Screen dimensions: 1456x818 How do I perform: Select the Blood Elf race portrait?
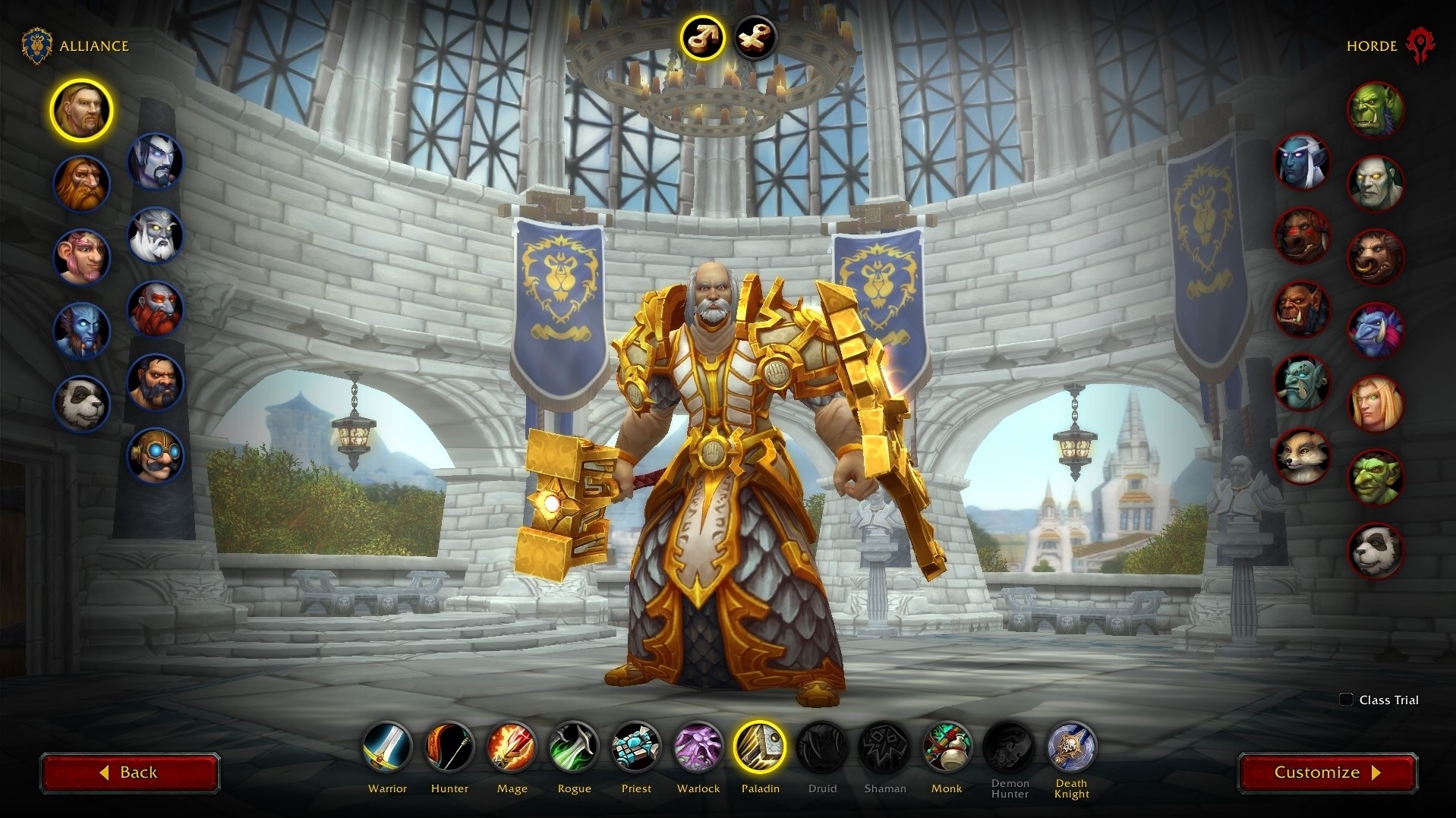pos(1375,404)
